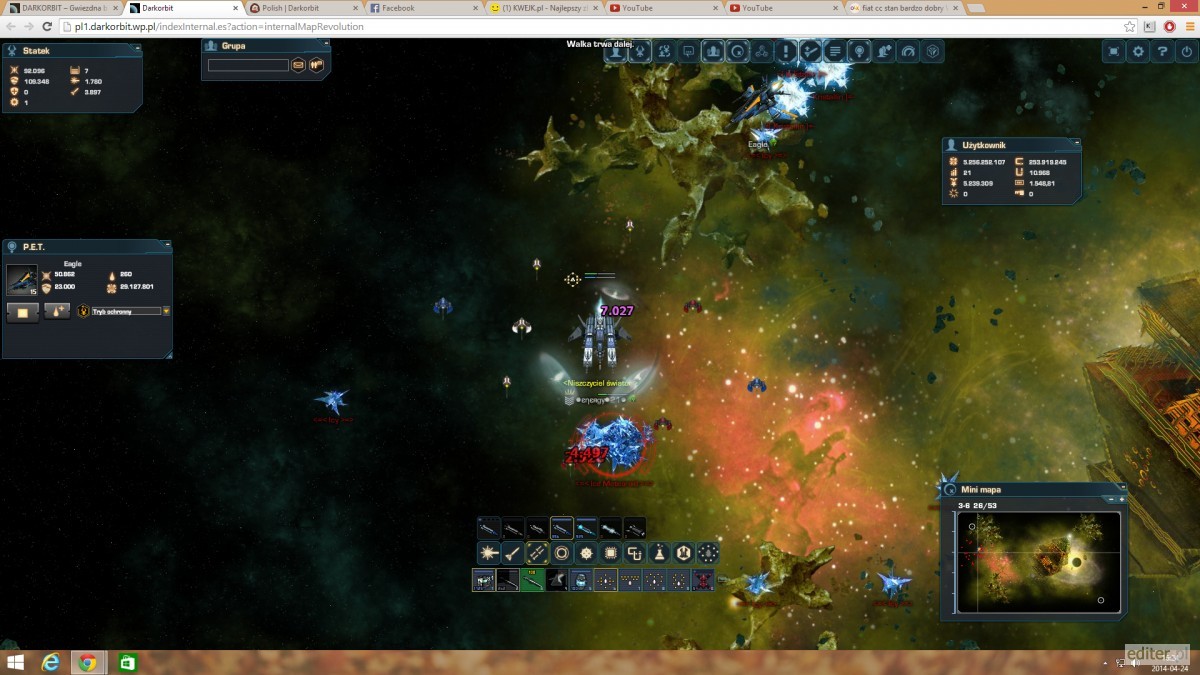Minimize the Grupa window

click(x=320, y=45)
